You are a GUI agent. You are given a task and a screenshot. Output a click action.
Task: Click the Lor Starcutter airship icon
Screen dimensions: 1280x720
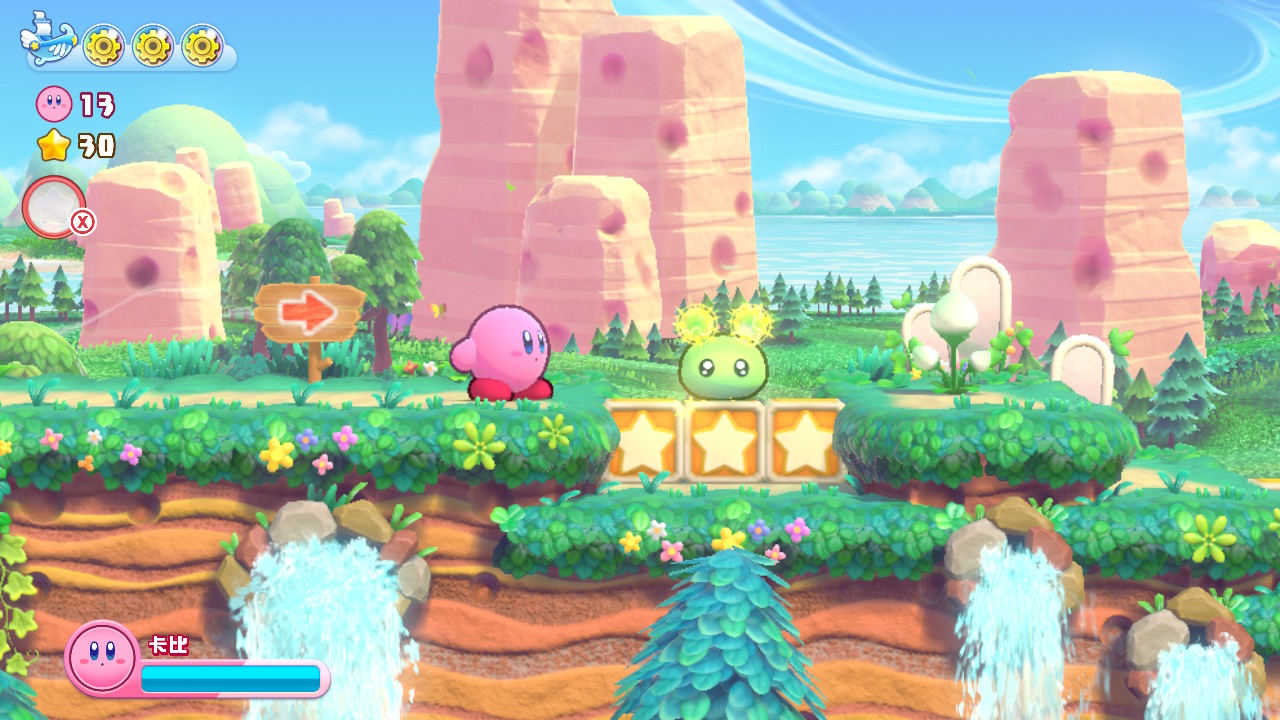[47, 40]
